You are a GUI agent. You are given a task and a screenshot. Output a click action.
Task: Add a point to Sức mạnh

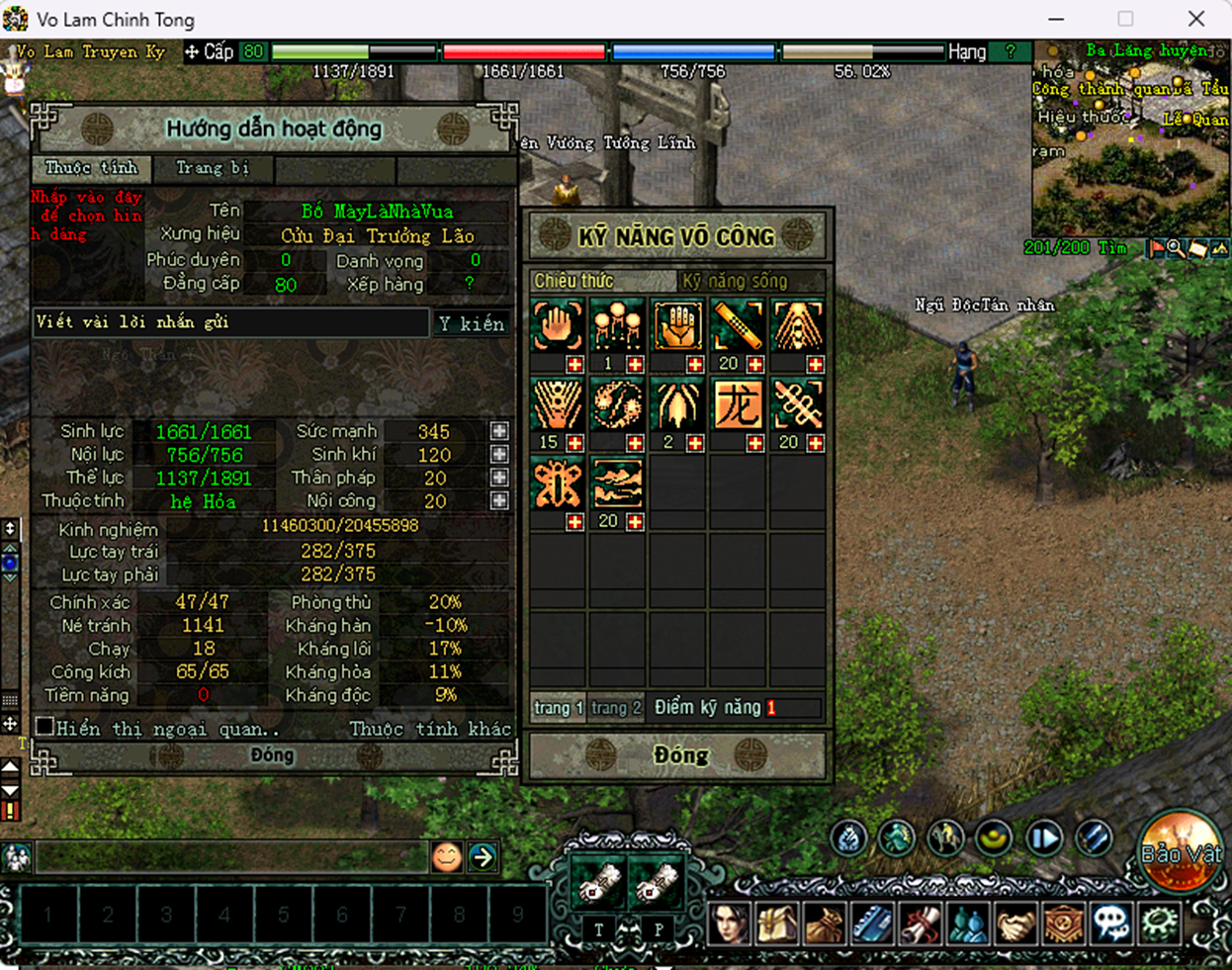[499, 431]
